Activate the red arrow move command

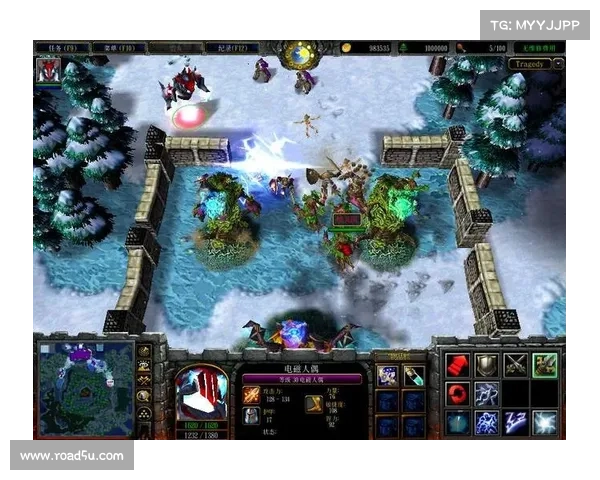(x=458, y=365)
